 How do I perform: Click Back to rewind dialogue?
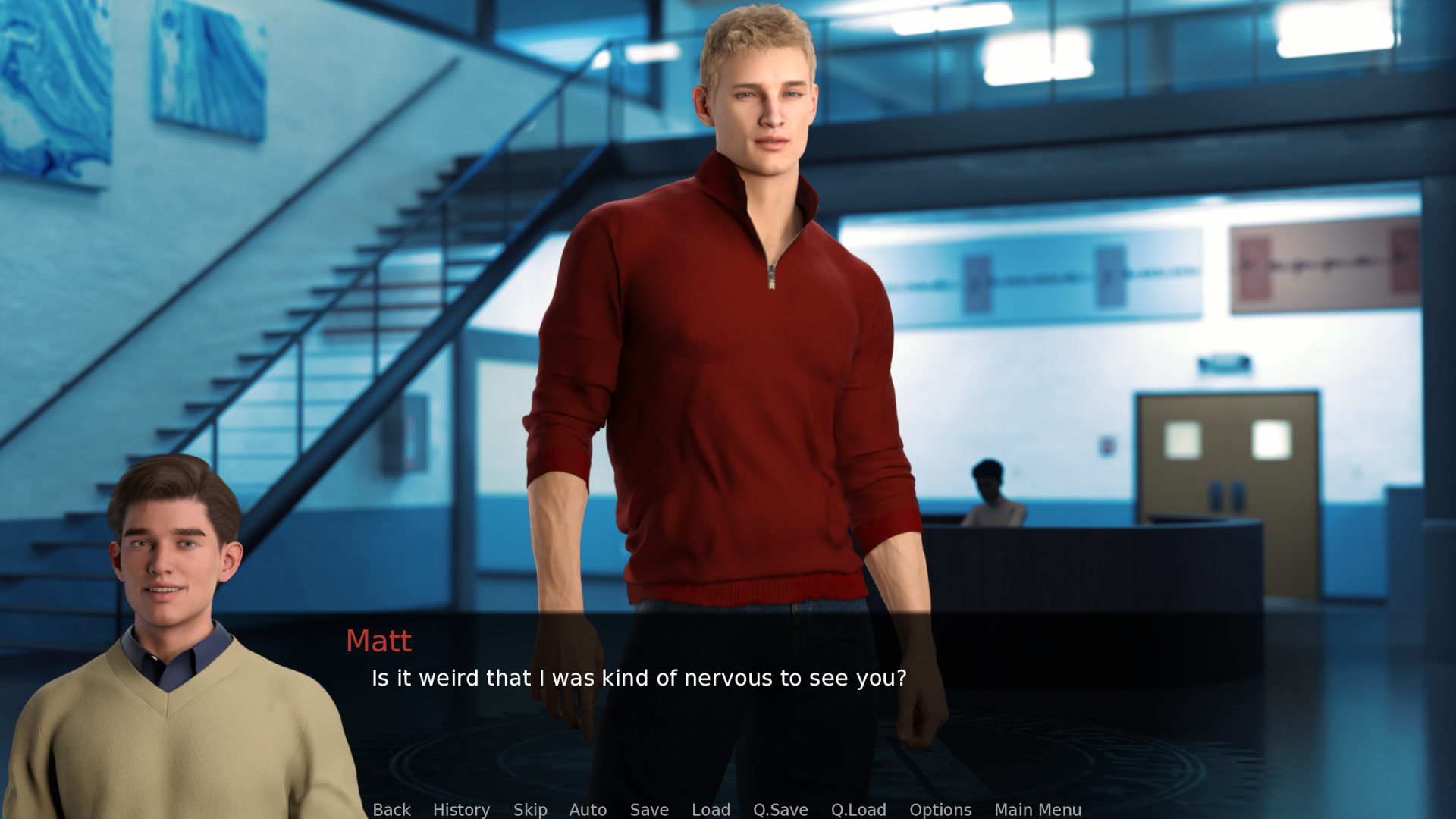(x=391, y=810)
